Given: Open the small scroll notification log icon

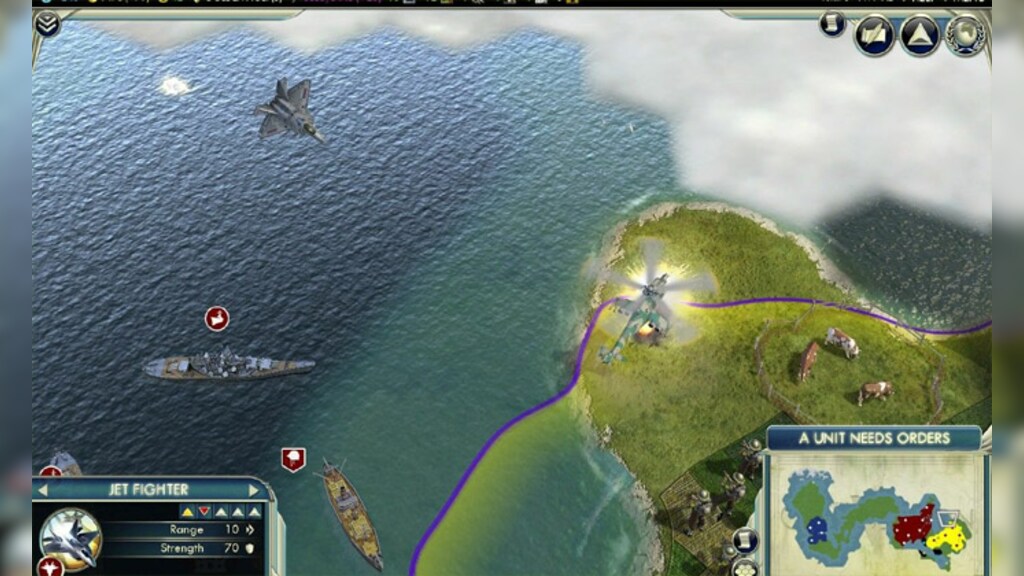Looking at the screenshot, I should click(832, 25).
